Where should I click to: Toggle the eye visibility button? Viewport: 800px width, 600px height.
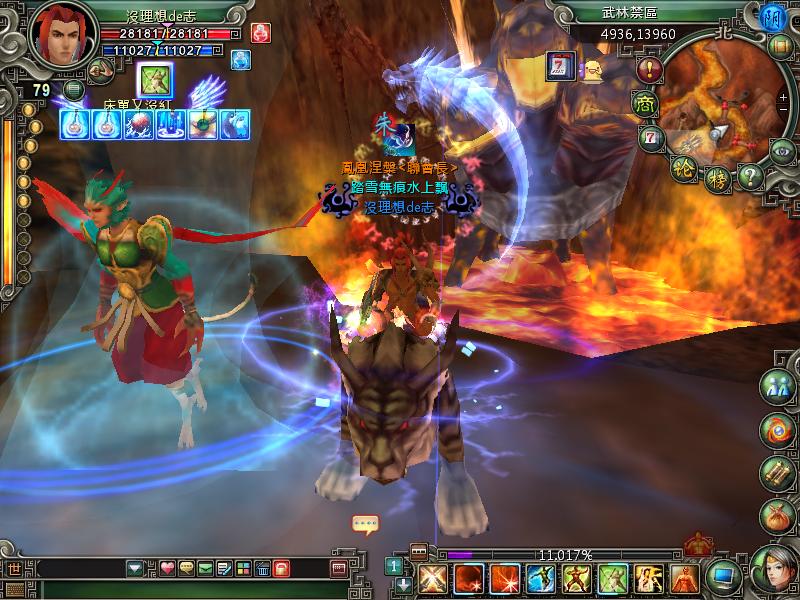(x=781, y=150)
